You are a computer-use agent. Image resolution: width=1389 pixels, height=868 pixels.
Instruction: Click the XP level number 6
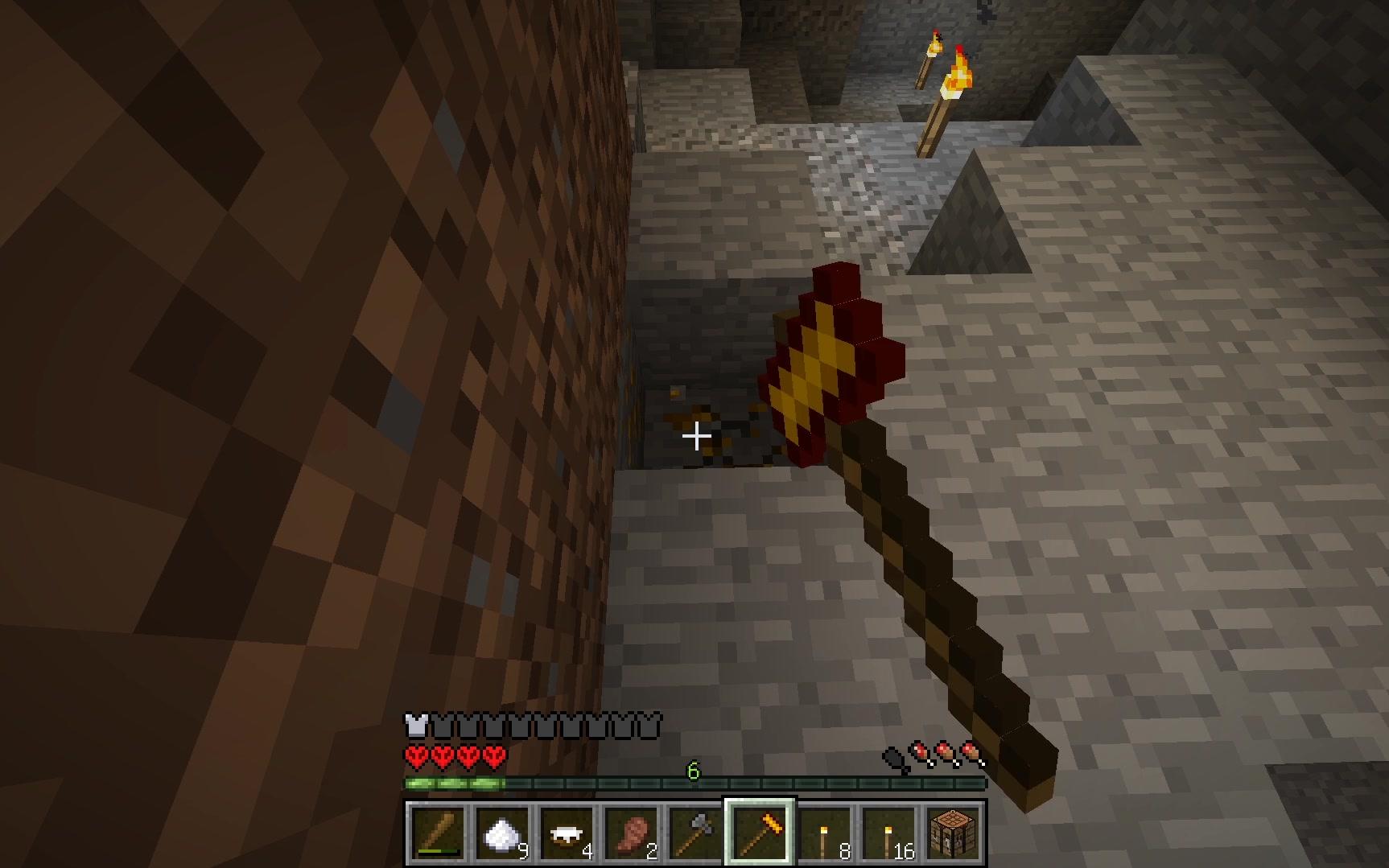click(692, 769)
